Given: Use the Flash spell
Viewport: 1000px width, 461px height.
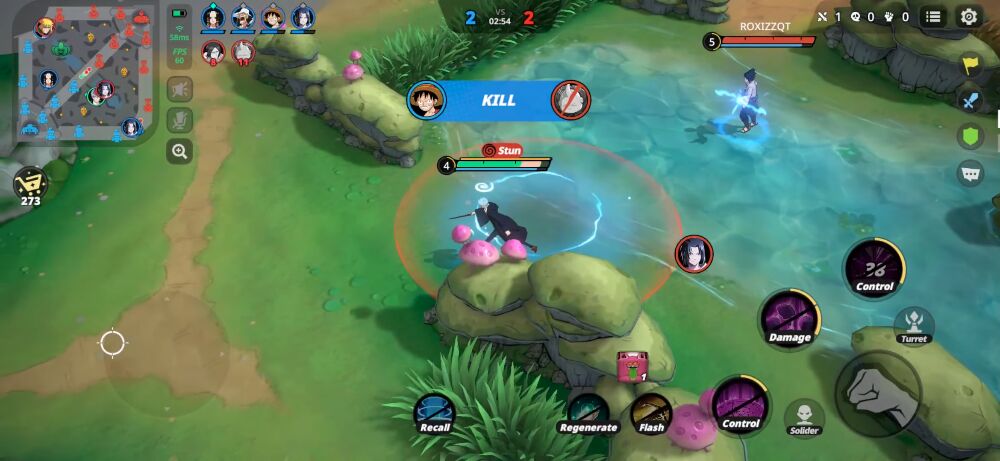Looking at the screenshot, I should click(651, 411).
